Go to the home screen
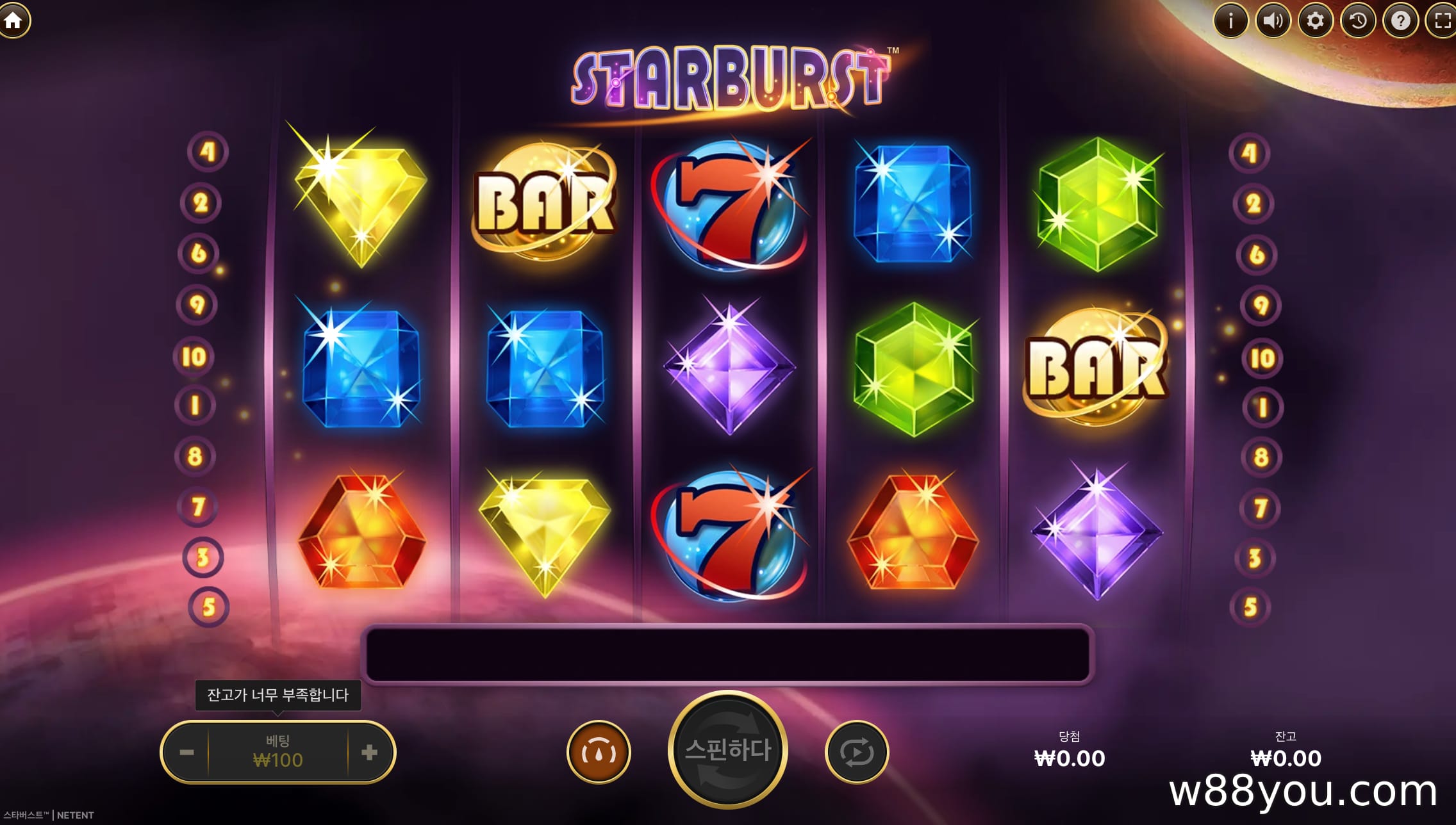 13,20
